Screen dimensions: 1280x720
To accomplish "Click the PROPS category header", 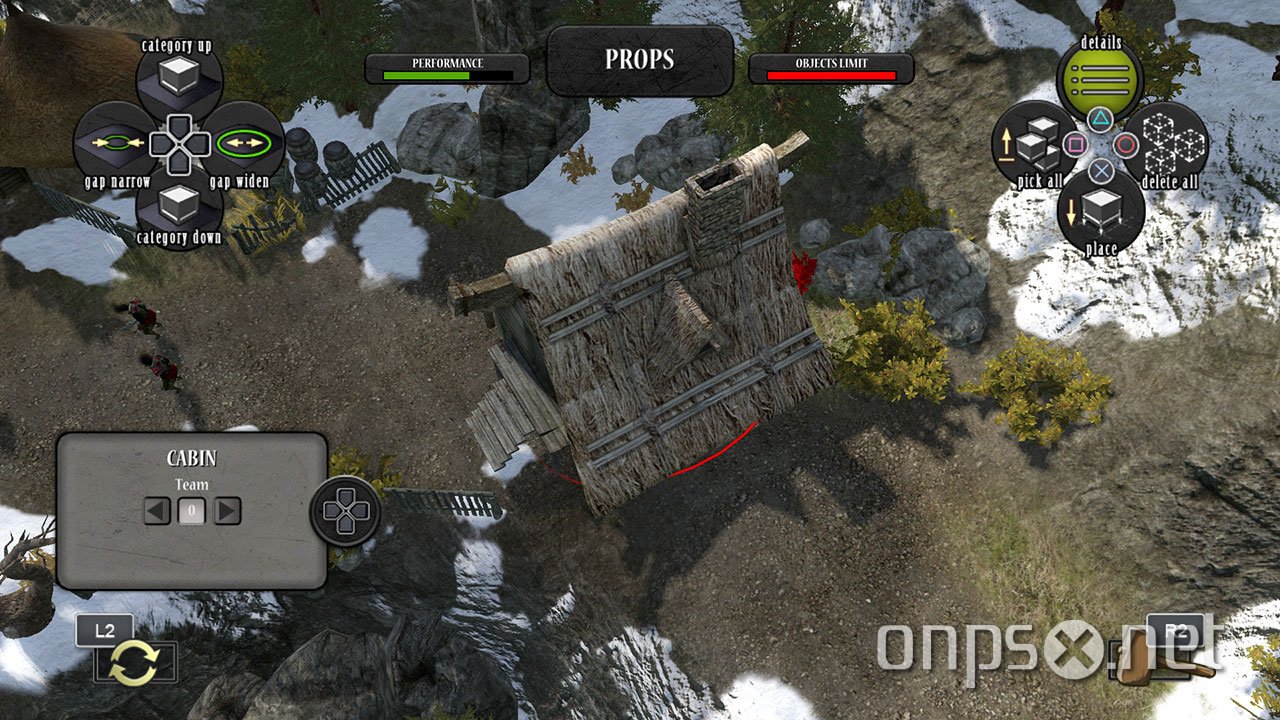I will point(640,60).
